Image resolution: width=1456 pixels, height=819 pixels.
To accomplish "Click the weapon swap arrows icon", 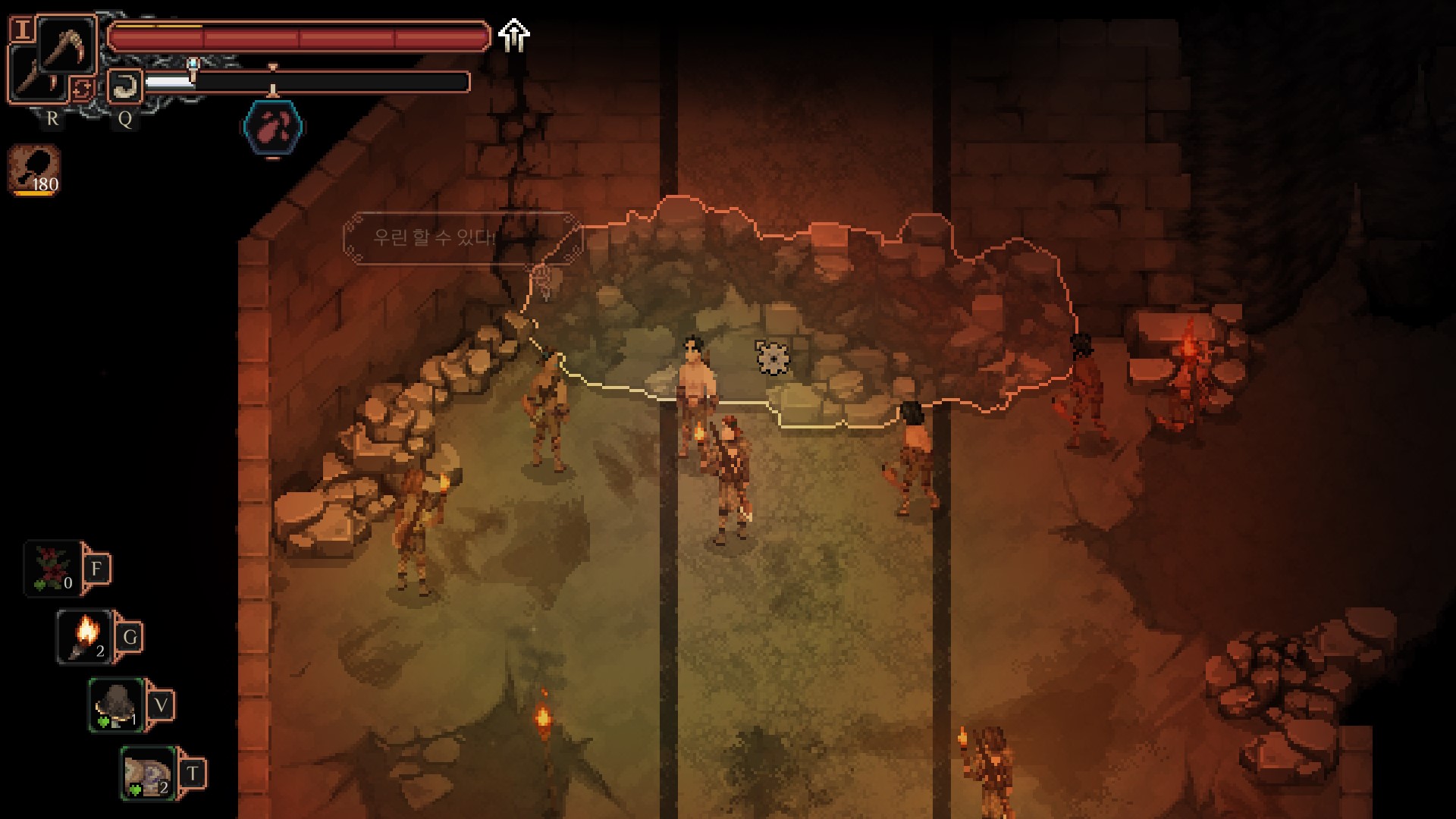I will click(x=82, y=89).
